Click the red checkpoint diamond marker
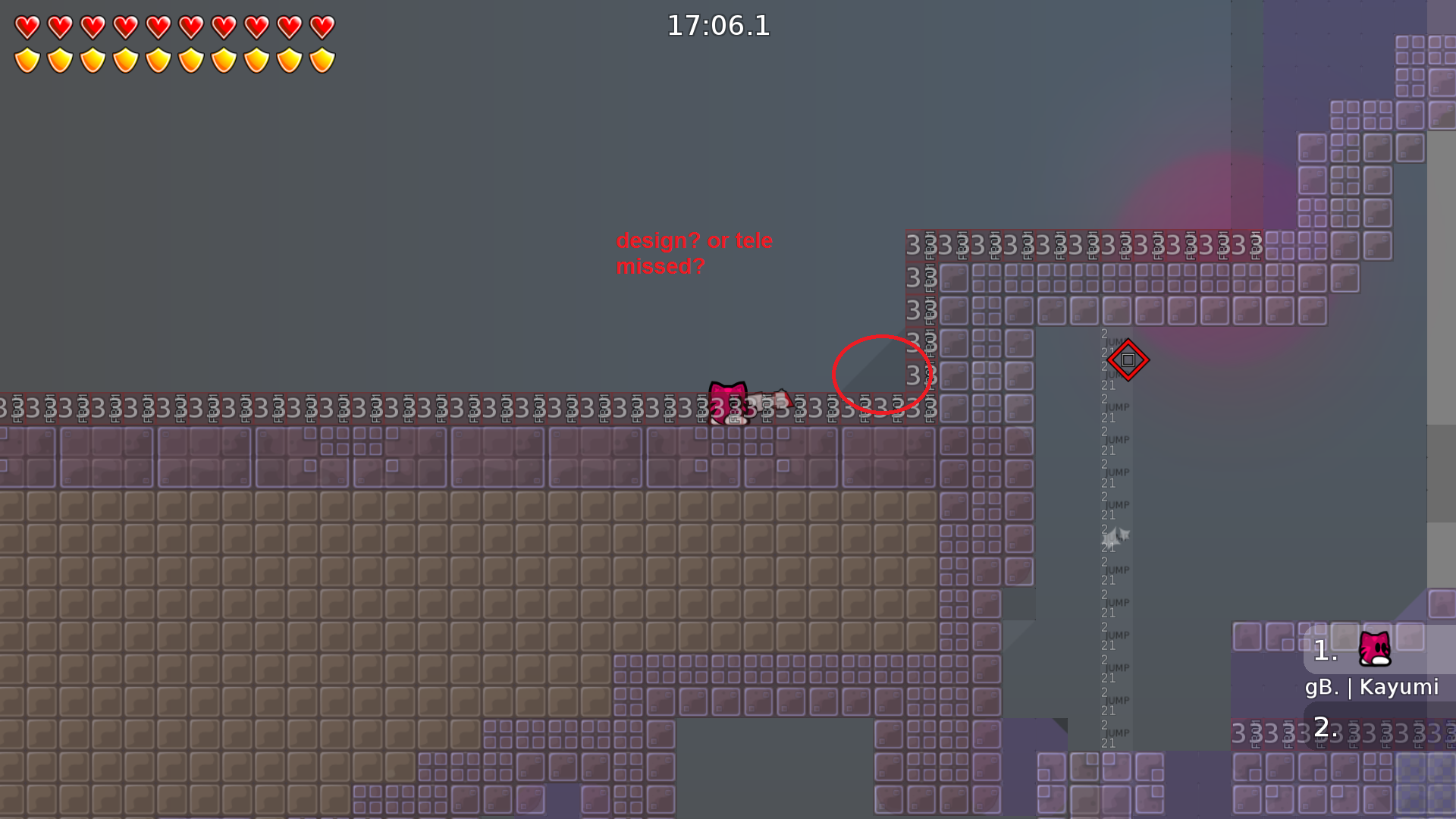The width and height of the screenshot is (1456, 819). pos(1127,360)
